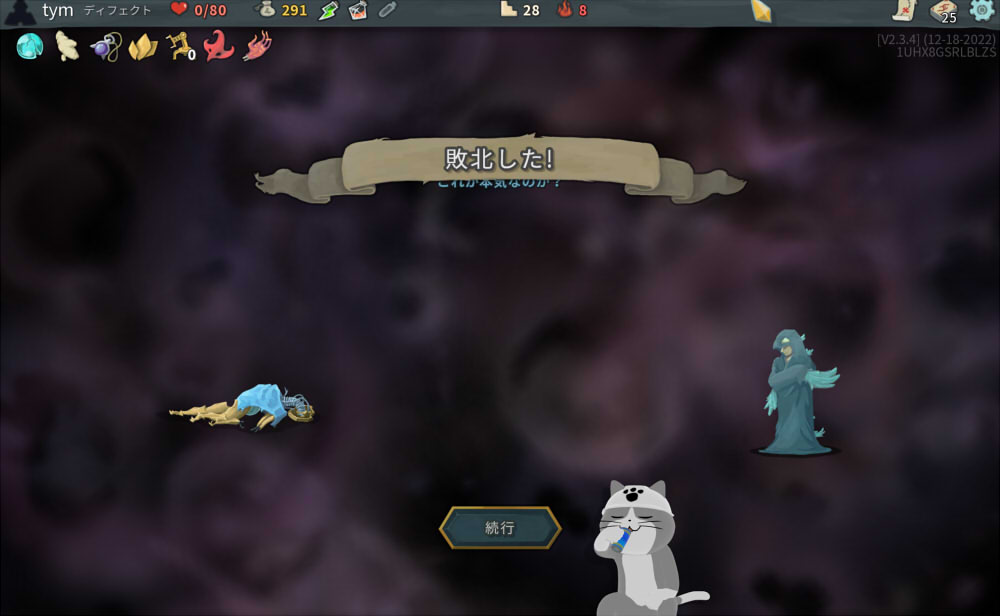Select the red liquid potion bottle
This screenshot has height=616, width=1000.
click(x=358, y=11)
